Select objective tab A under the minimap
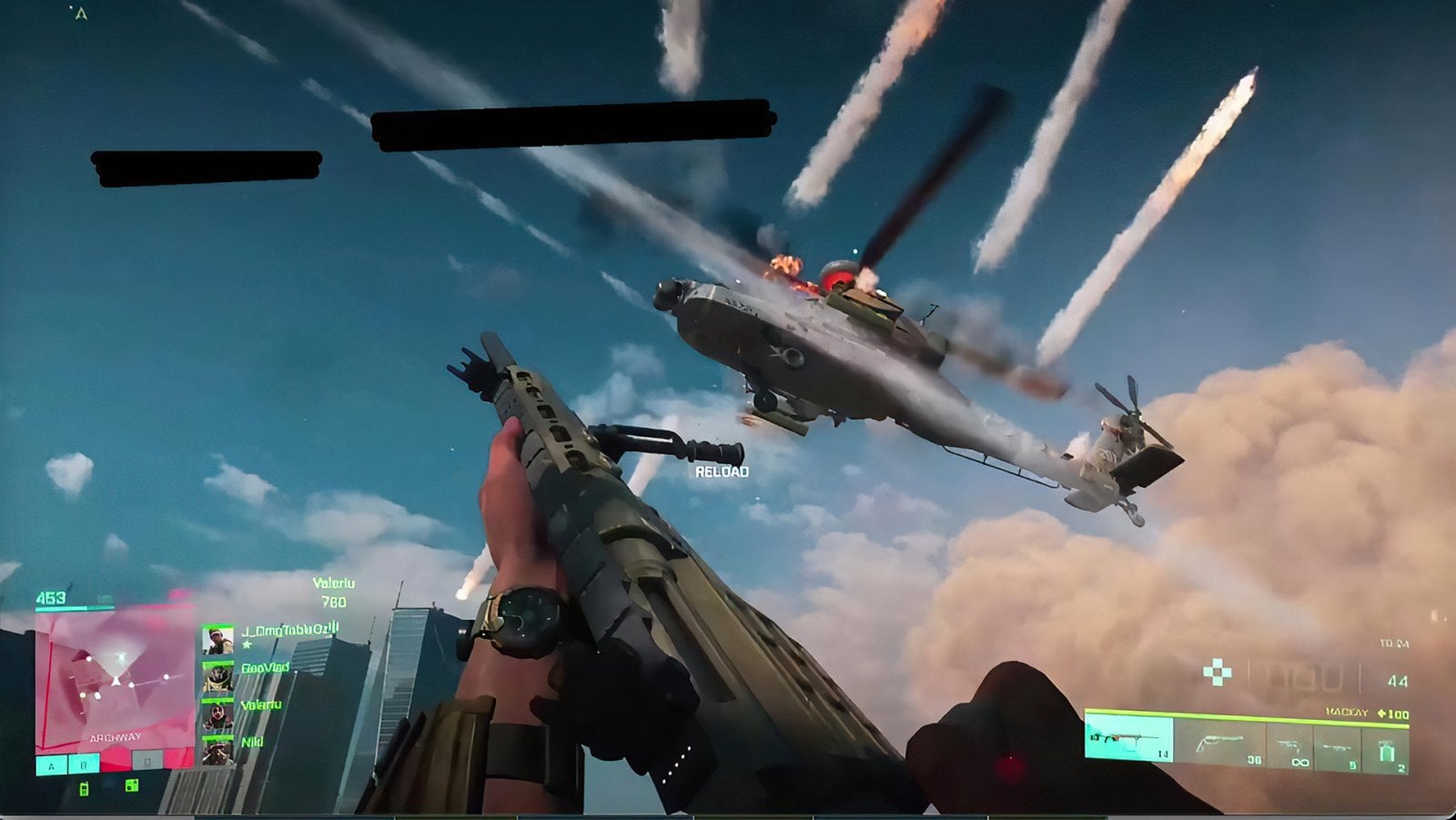 pyautogui.click(x=50, y=766)
